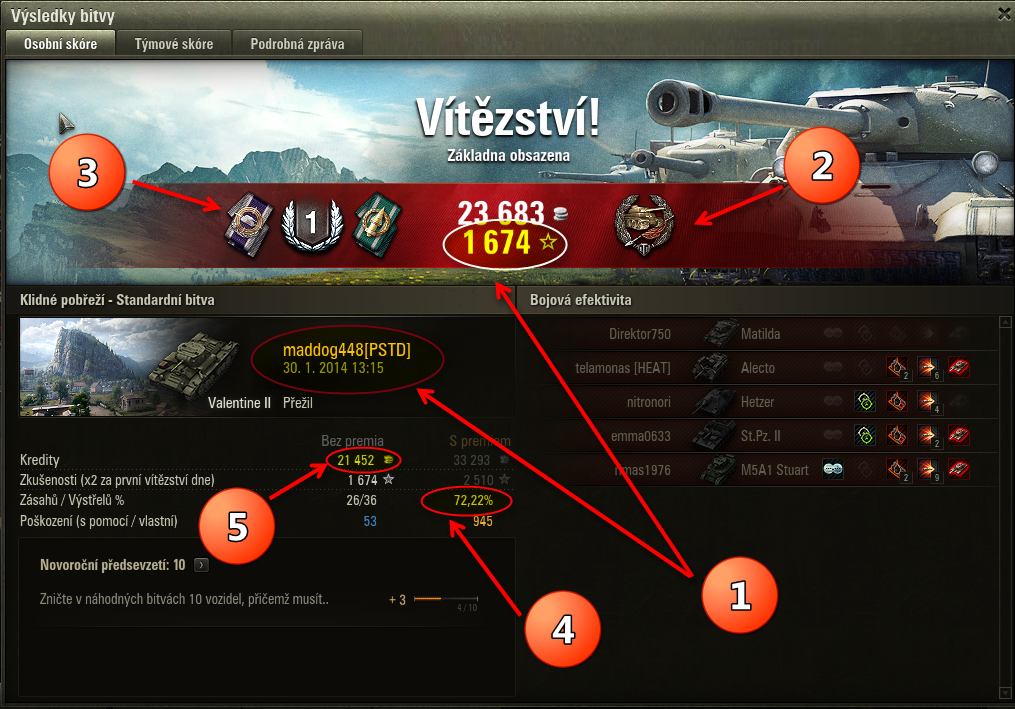The image size is (1015, 709).
Task: Open the Podrobná zpráva tab
Action: (297, 44)
